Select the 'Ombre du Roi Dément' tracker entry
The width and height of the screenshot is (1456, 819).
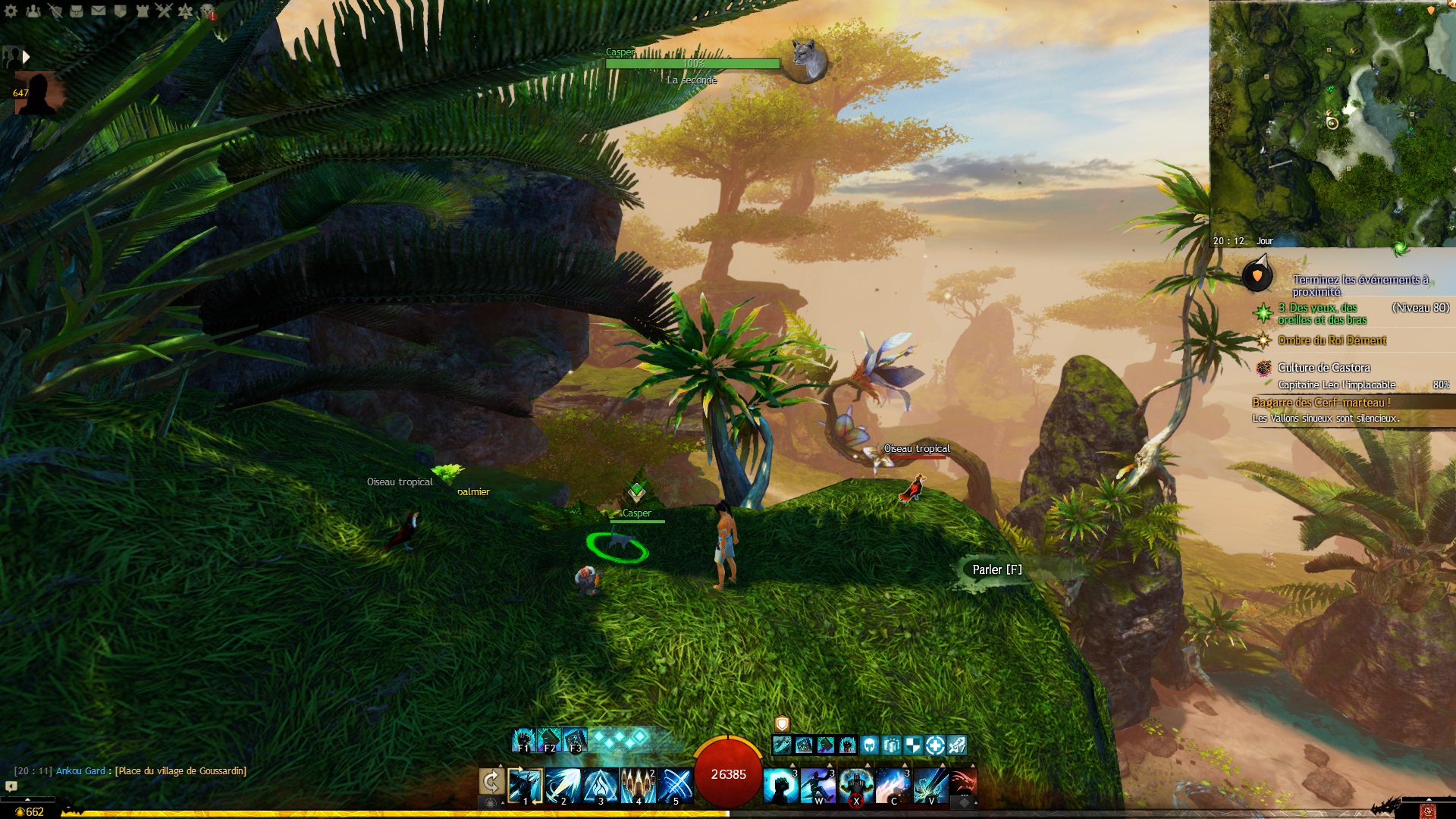(x=1332, y=340)
